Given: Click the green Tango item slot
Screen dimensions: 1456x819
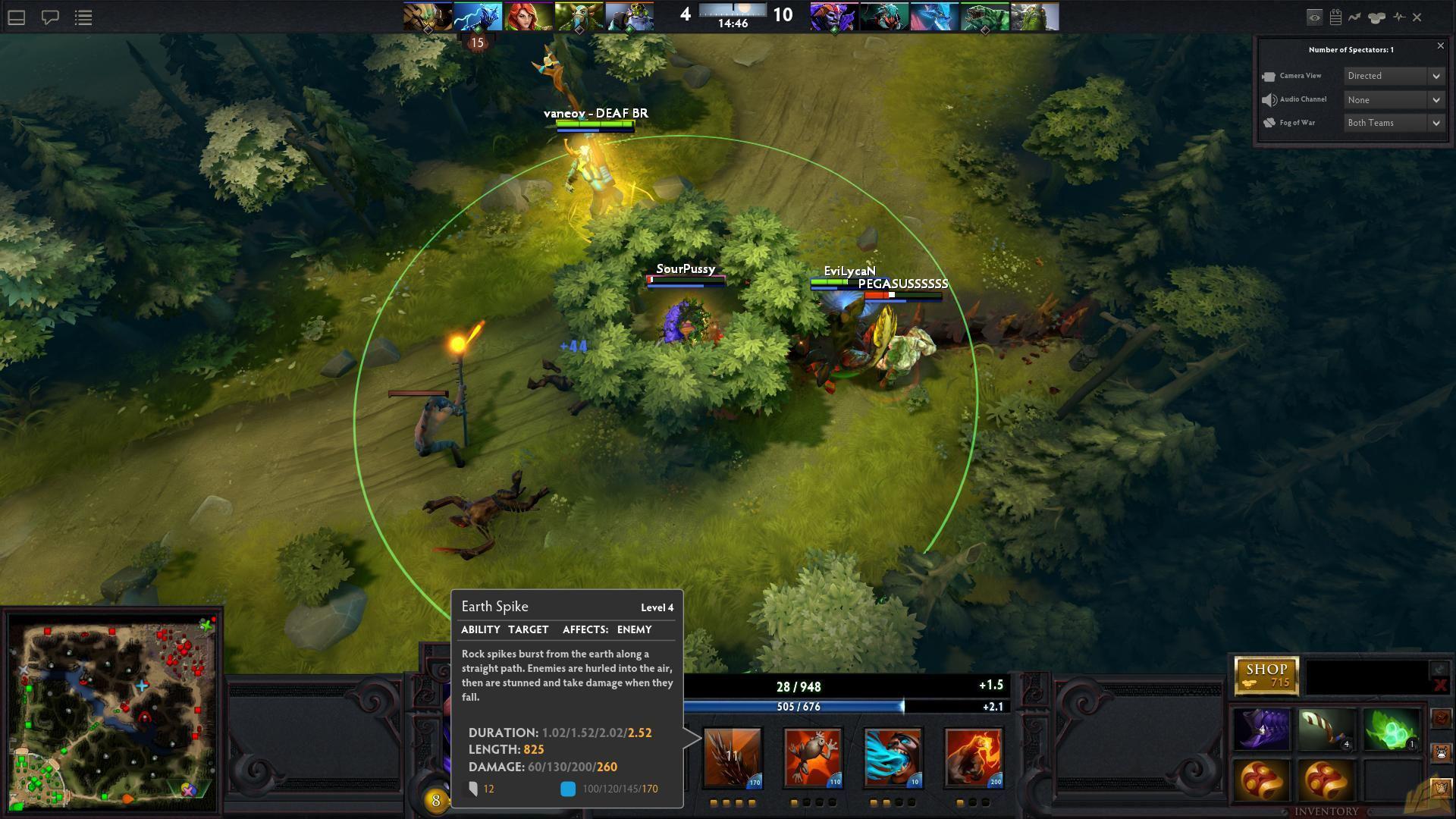Looking at the screenshot, I should [x=1391, y=730].
